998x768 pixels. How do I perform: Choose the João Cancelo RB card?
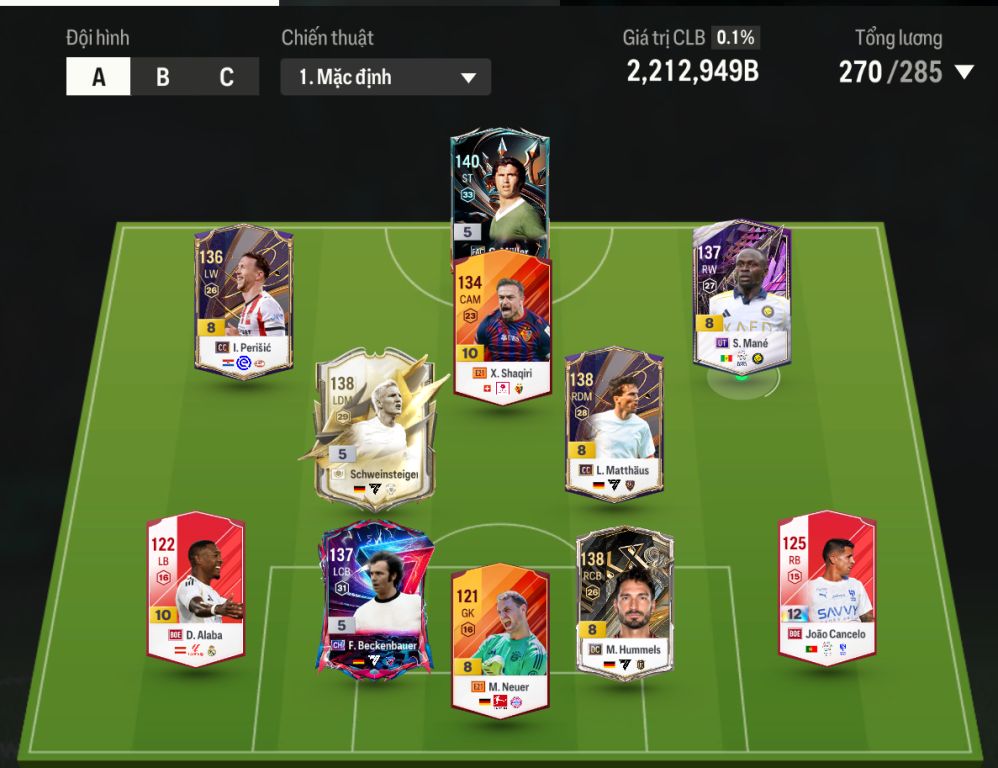click(x=827, y=585)
